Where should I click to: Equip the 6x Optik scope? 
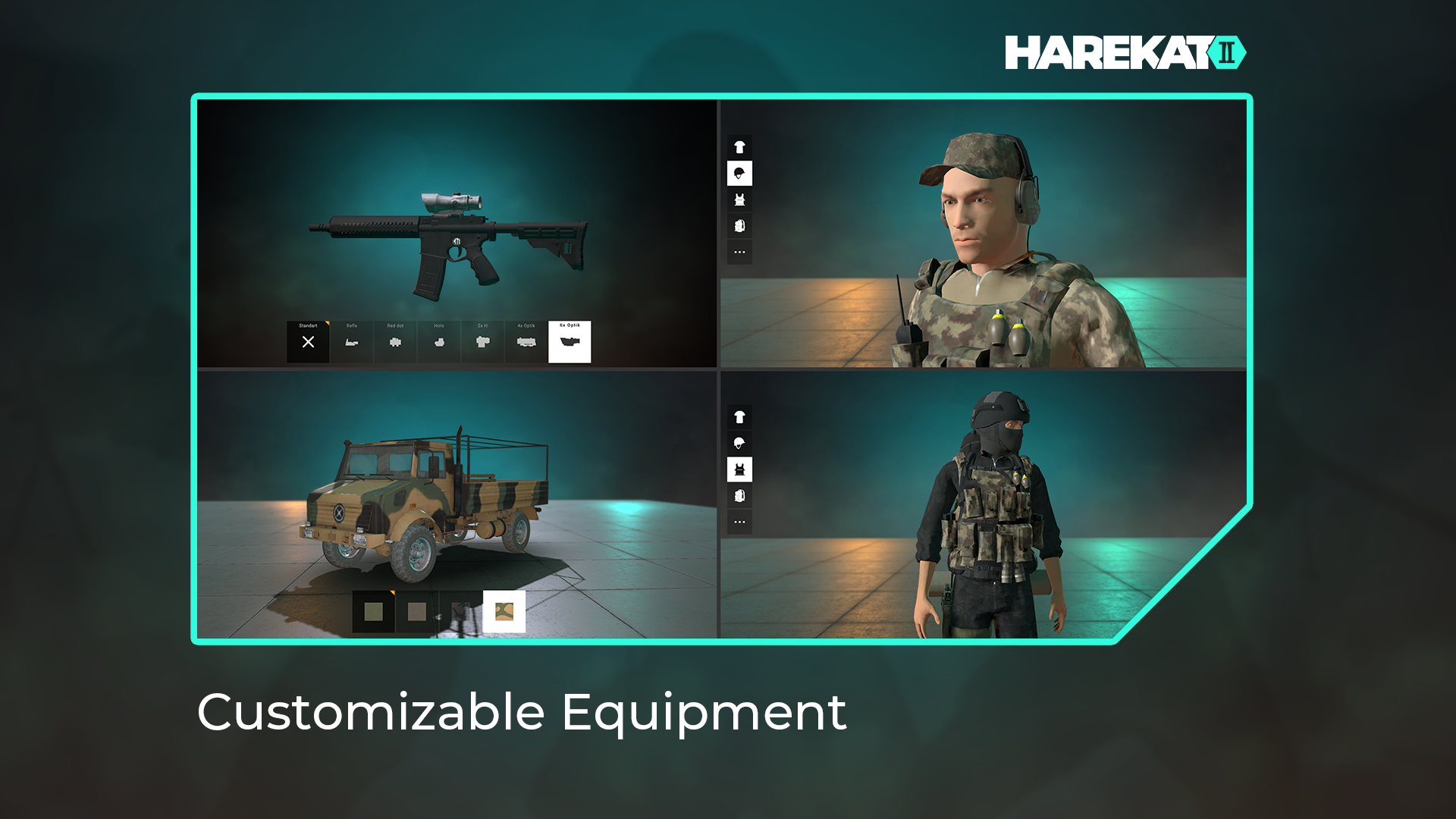[x=570, y=343]
